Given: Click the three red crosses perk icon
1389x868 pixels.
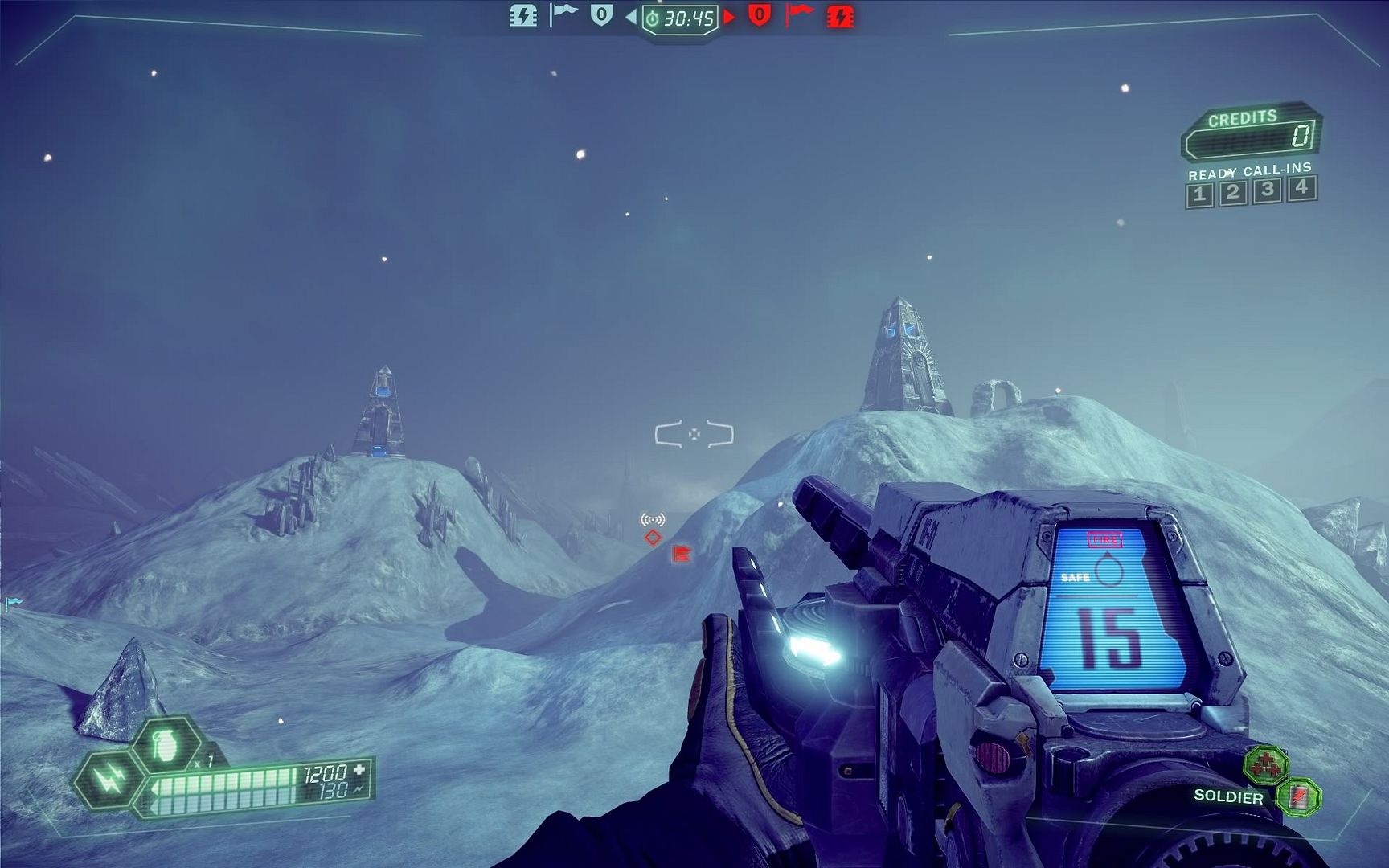Looking at the screenshot, I should [1265, 764].
